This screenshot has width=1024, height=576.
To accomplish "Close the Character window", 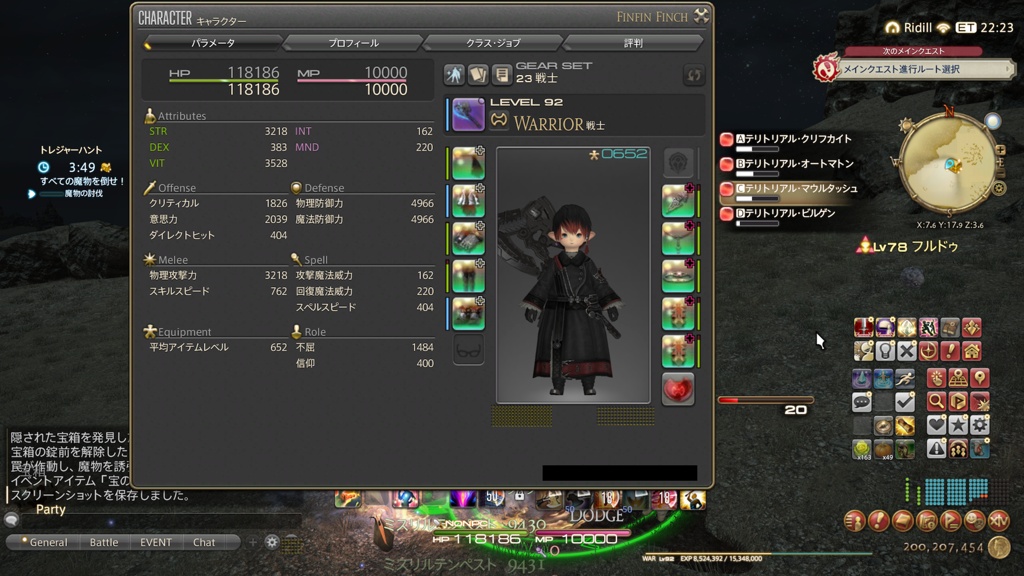I will (702, 16).
